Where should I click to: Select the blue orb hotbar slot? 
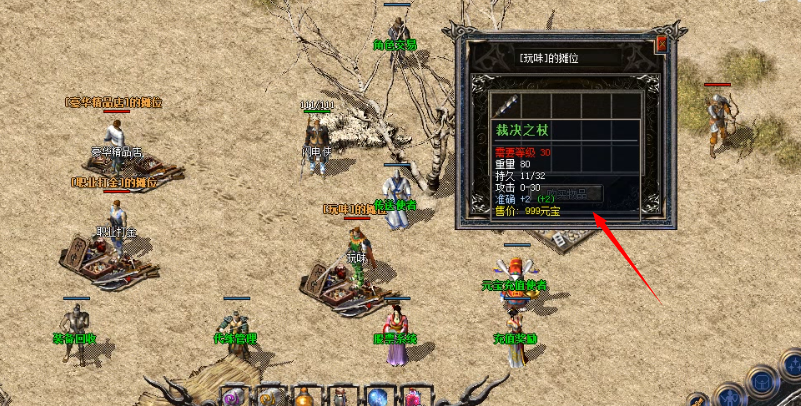(x=379, y=397)
